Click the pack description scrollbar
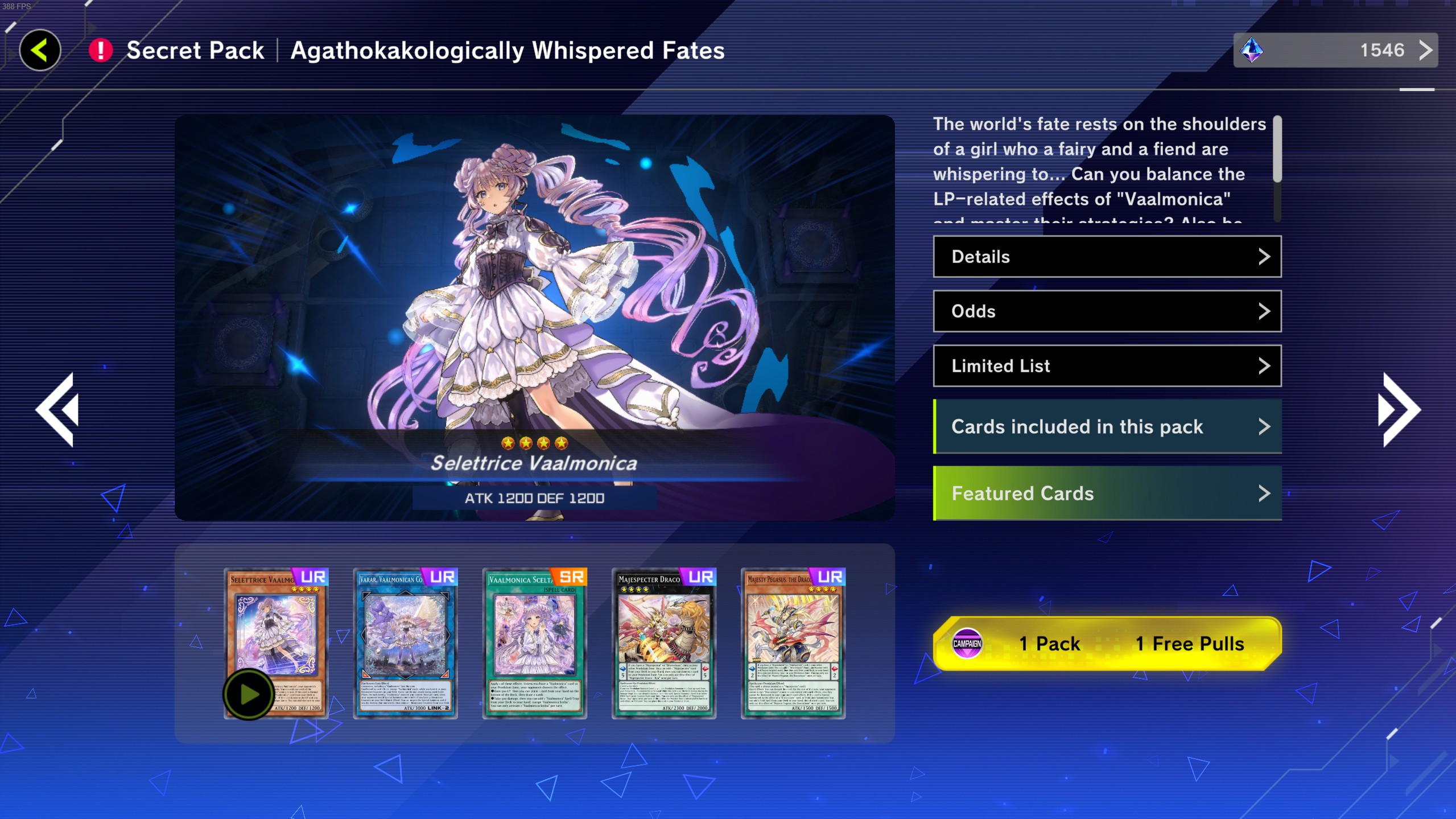The image size is (1456, 819). (1277, 168)
